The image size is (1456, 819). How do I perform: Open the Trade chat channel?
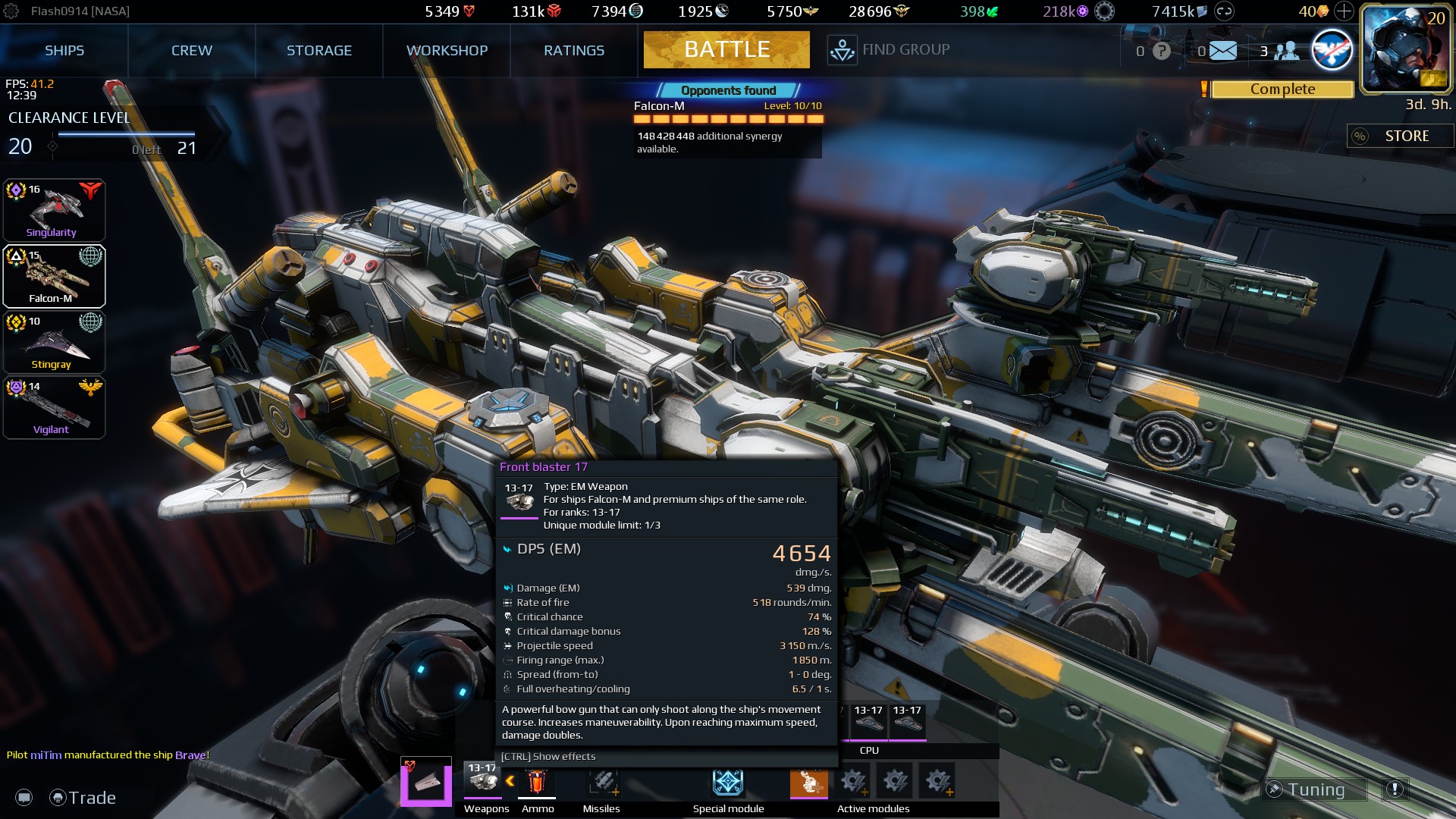83,798
